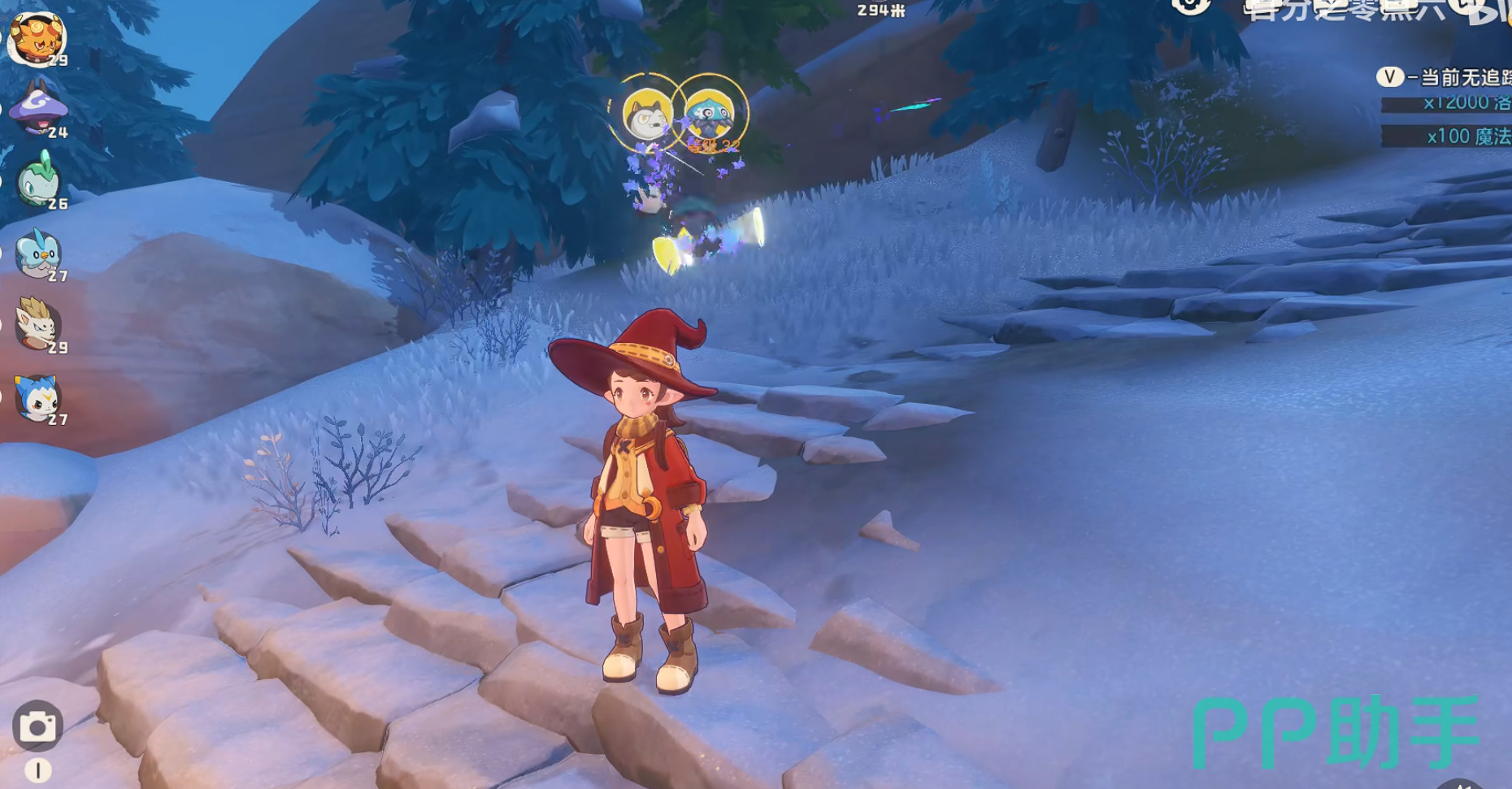Select the white fox pet with tan hair

click(x=37, y=323)
